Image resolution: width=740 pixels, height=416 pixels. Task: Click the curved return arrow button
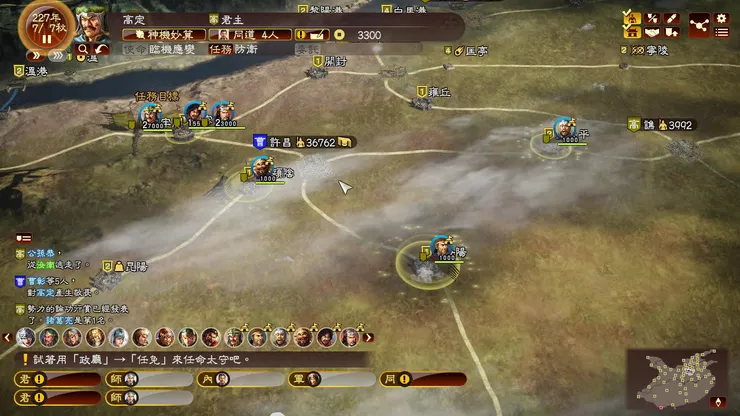pyautogui.click(x=100, y=49)
